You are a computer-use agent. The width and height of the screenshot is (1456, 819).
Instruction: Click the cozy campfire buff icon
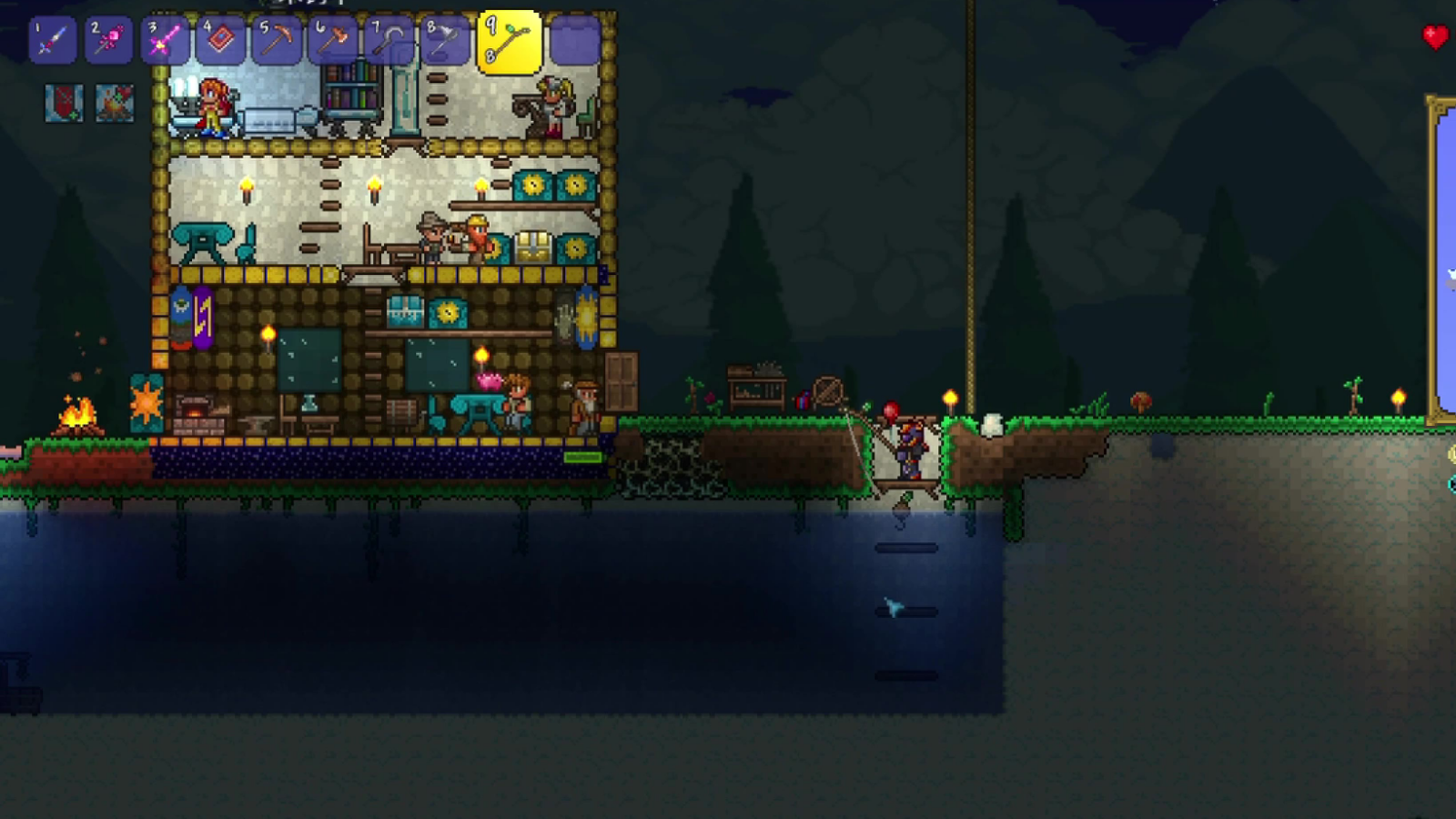click(115, 104)
